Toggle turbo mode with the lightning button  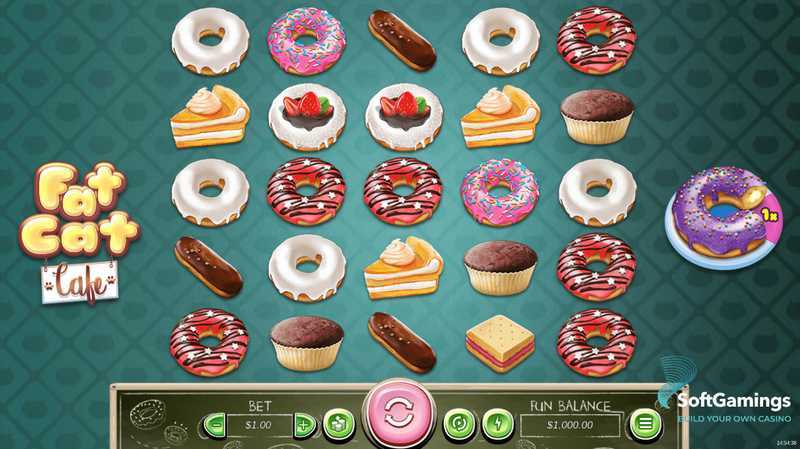tap(496, 423)
